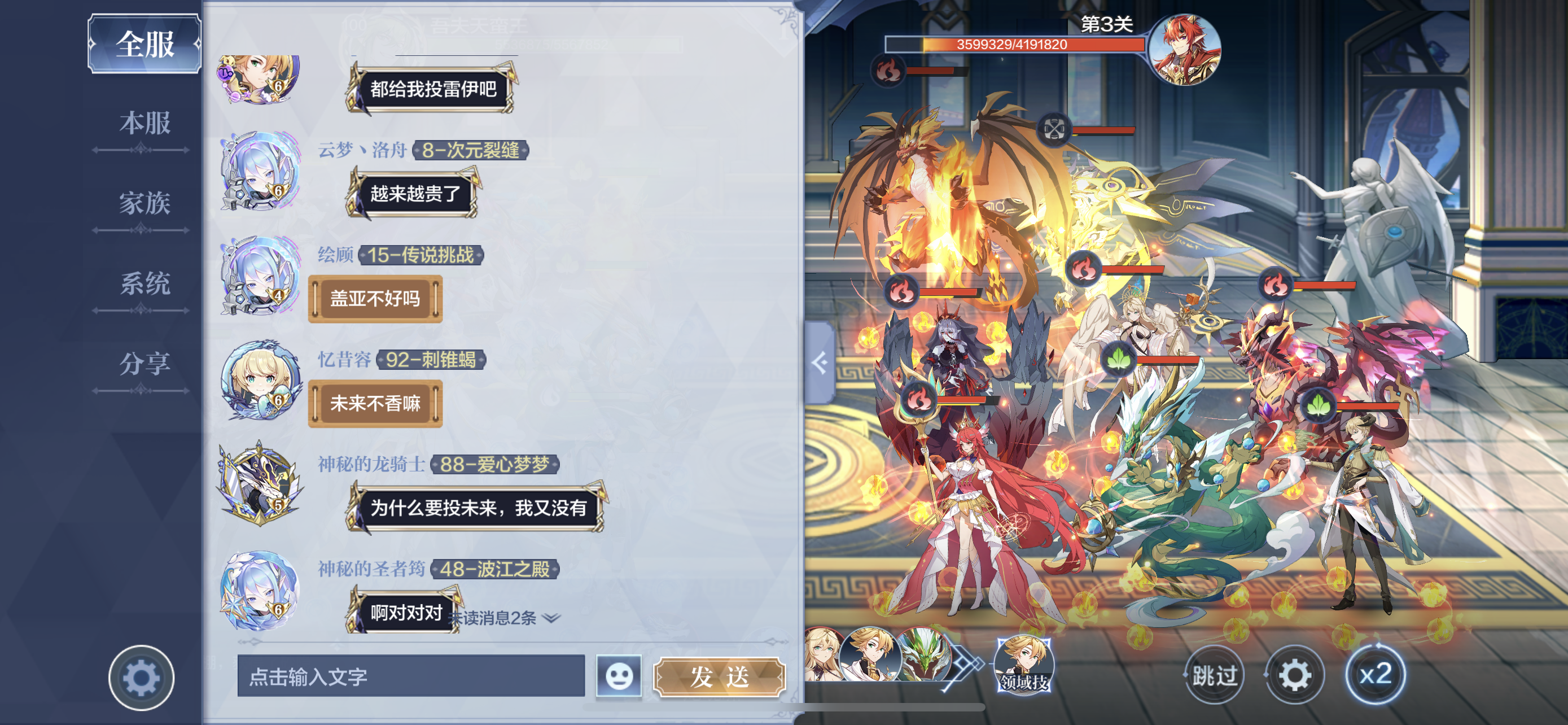Send the message with 发送 button

pyautogui.click(x=719, y=676)
